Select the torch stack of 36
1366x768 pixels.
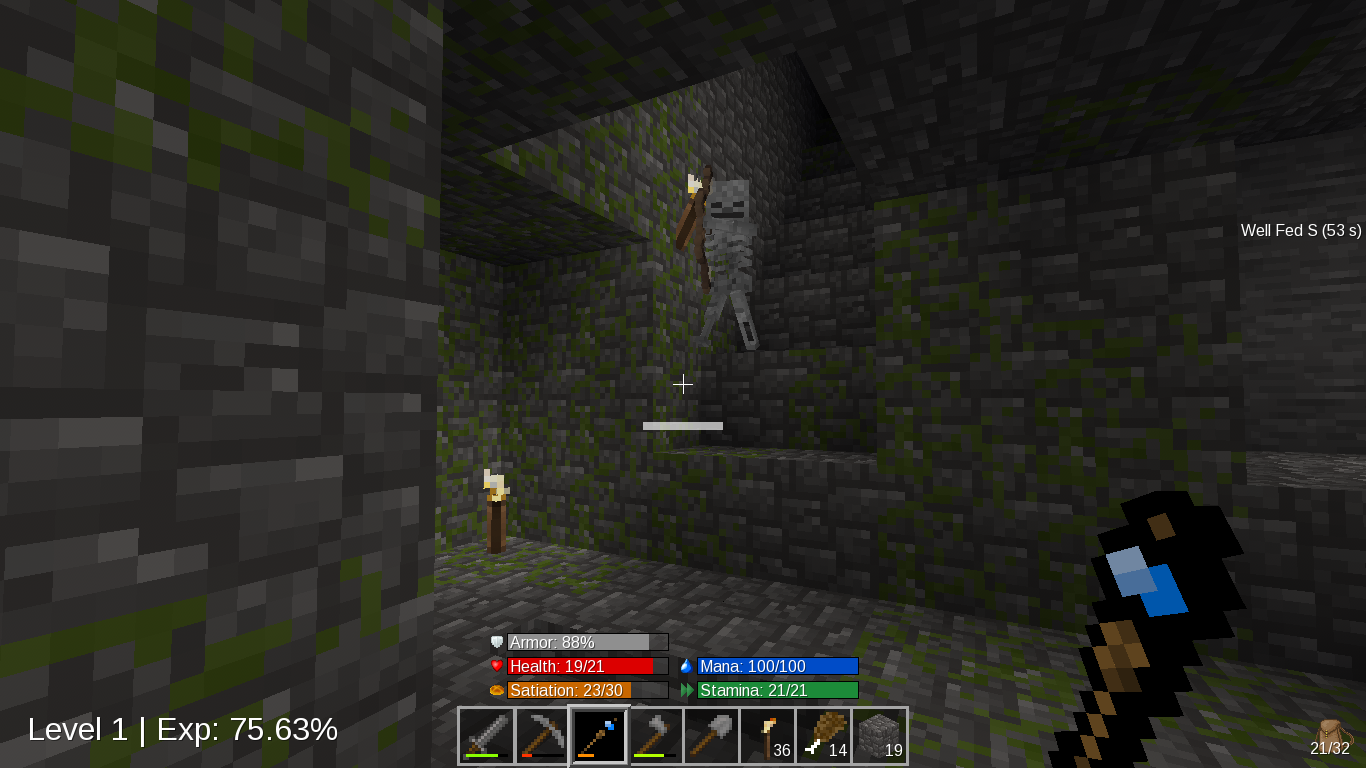coord(767,736)
